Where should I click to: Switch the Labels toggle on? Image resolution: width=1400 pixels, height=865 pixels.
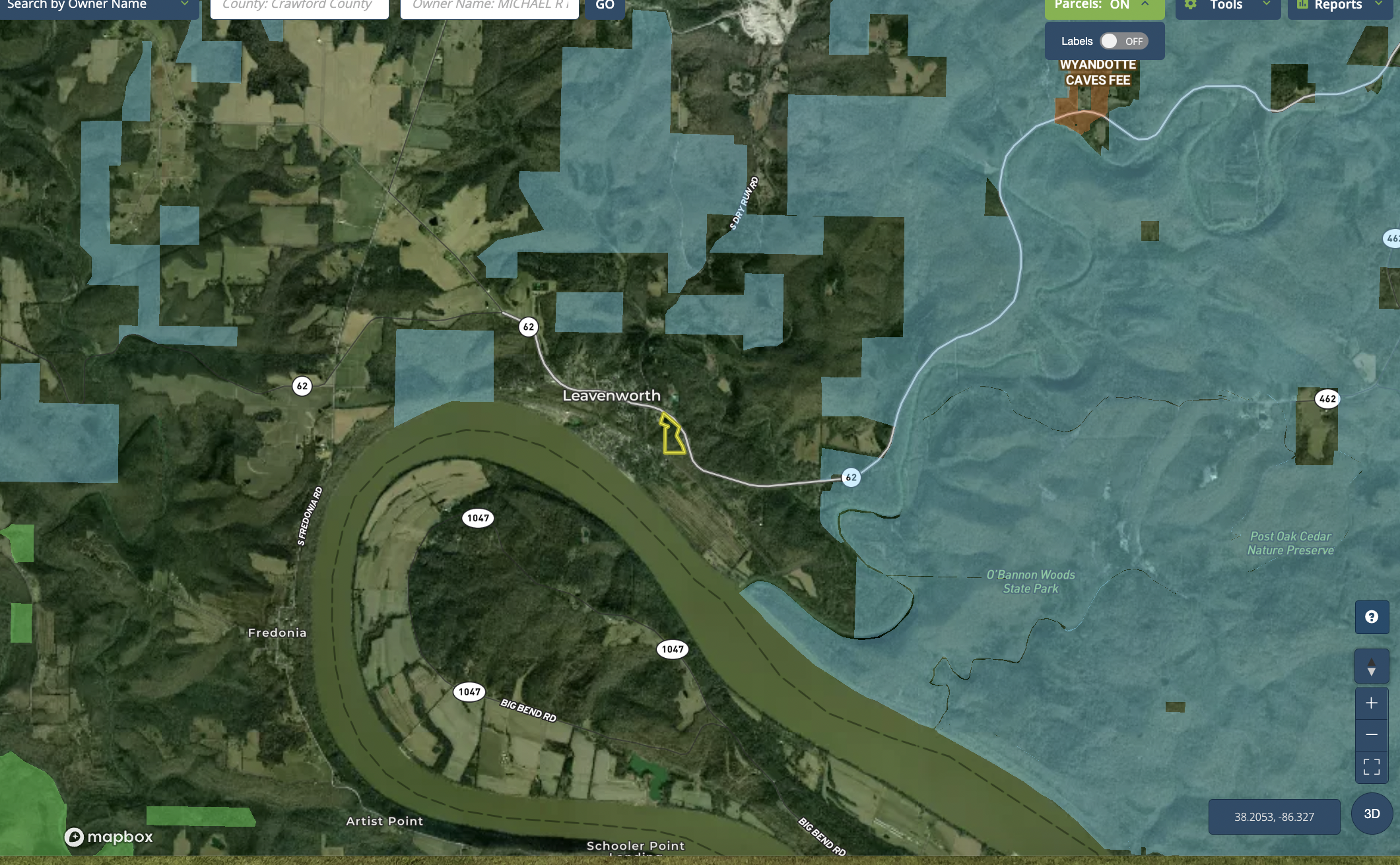click(1123, 41)
